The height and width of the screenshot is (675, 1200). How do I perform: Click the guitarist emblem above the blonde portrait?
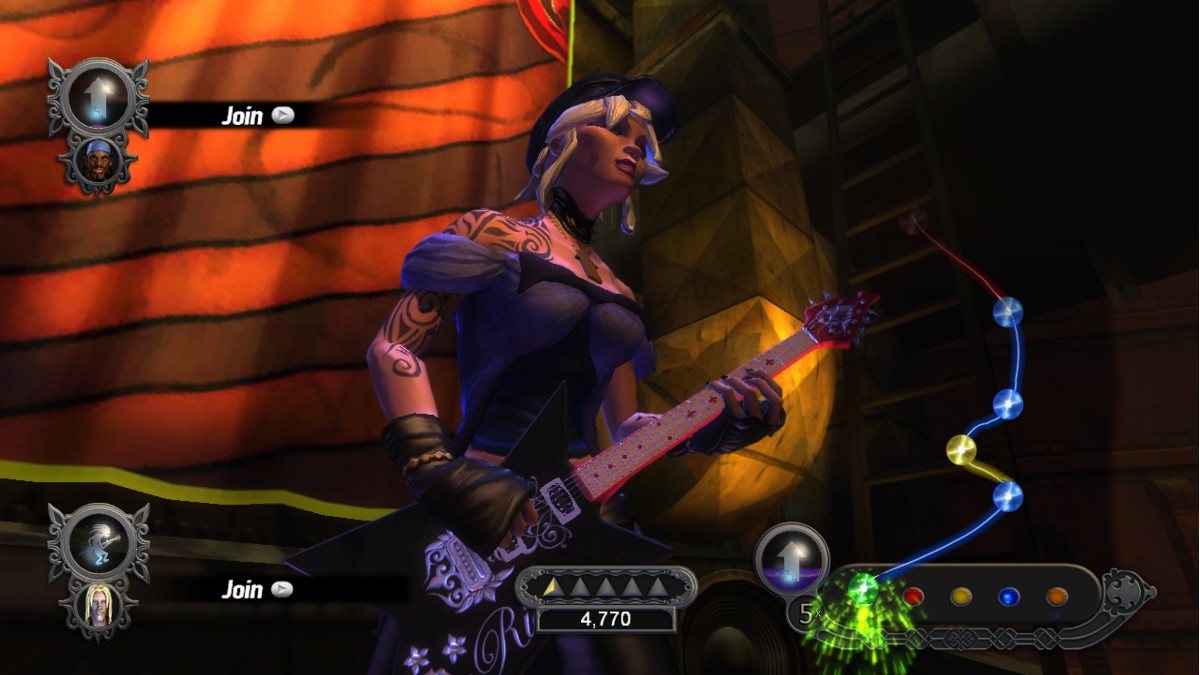pyautogui.click(x=98, y=541)
